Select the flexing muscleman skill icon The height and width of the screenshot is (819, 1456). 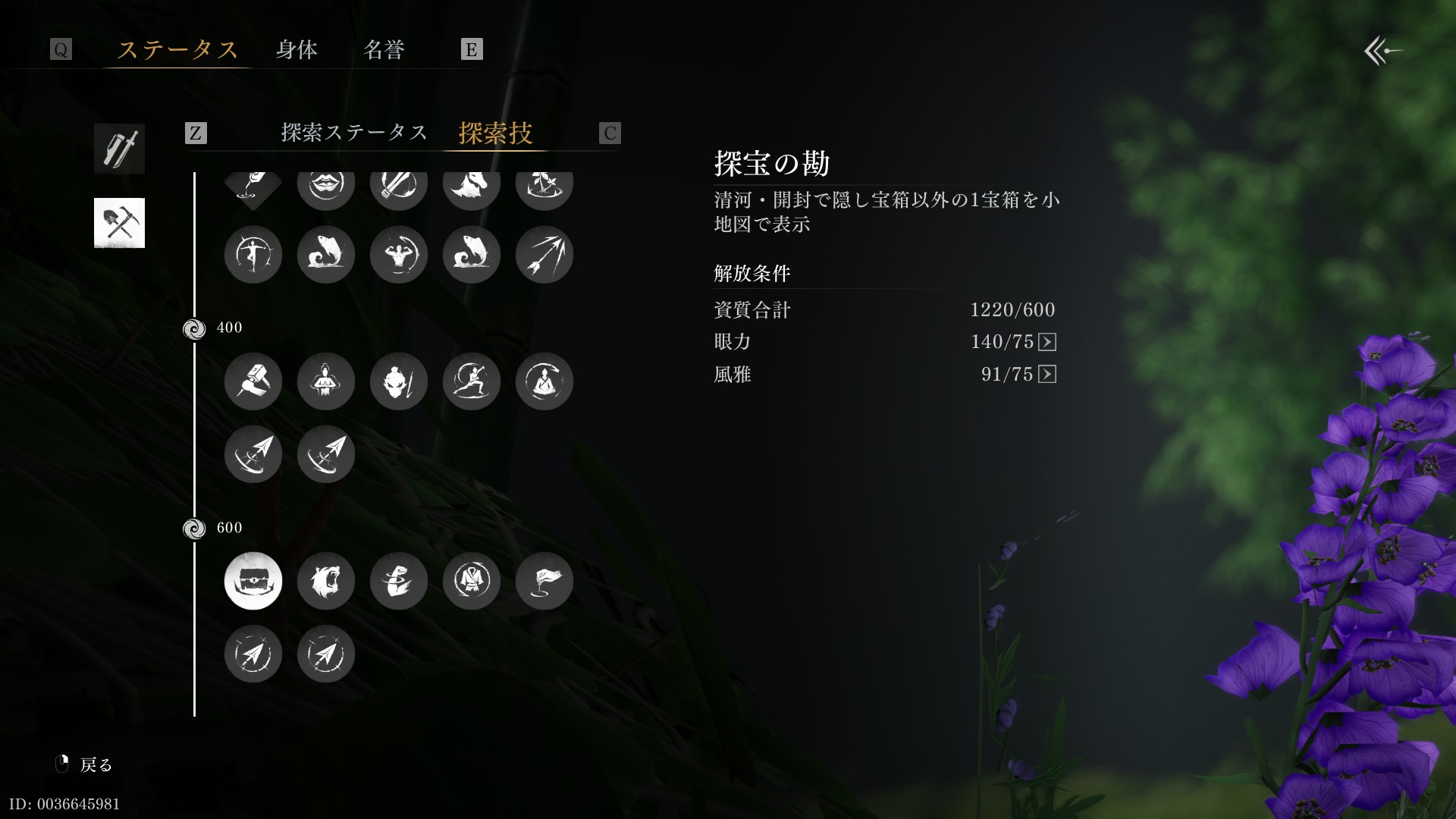[x=399, y=255]
